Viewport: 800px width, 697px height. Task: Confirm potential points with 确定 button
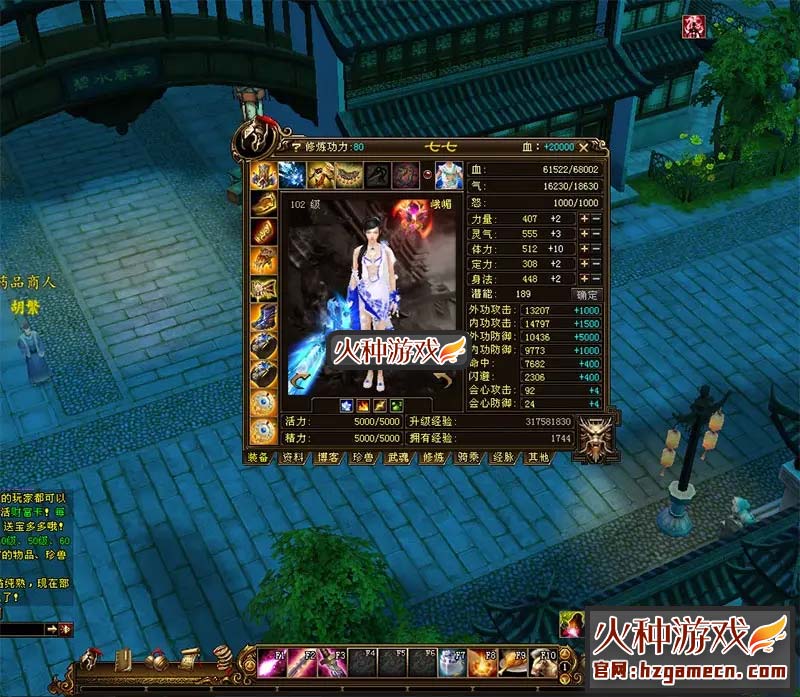tap(586, 295)
